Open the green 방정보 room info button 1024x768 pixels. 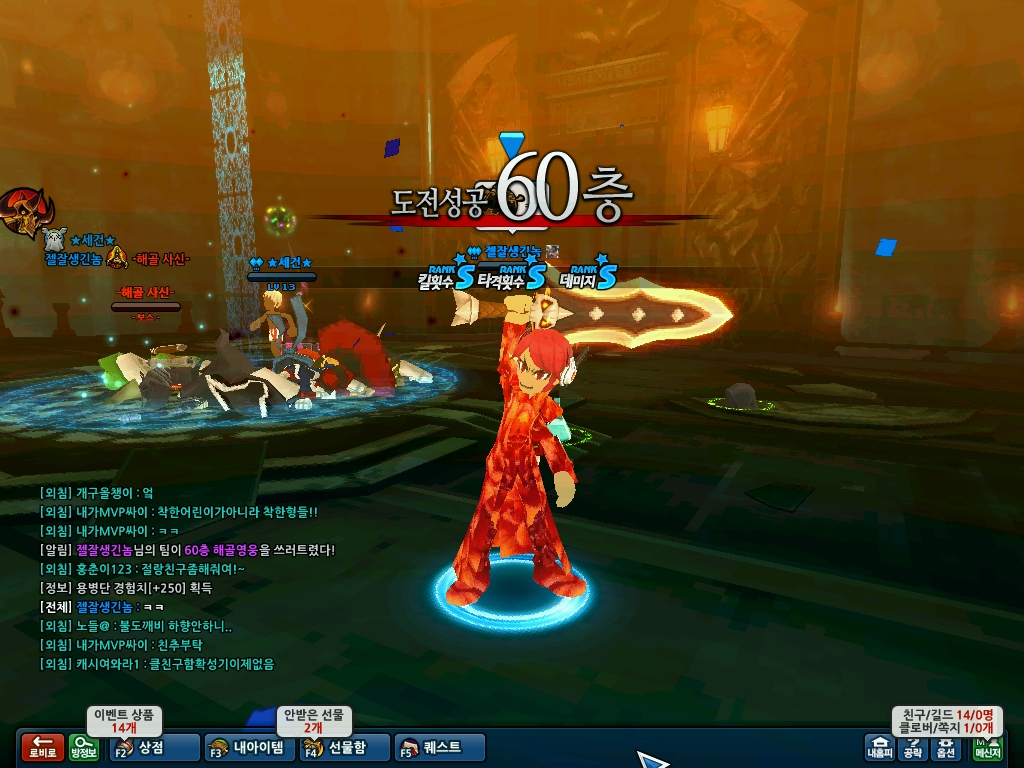(x=84, y=748)
